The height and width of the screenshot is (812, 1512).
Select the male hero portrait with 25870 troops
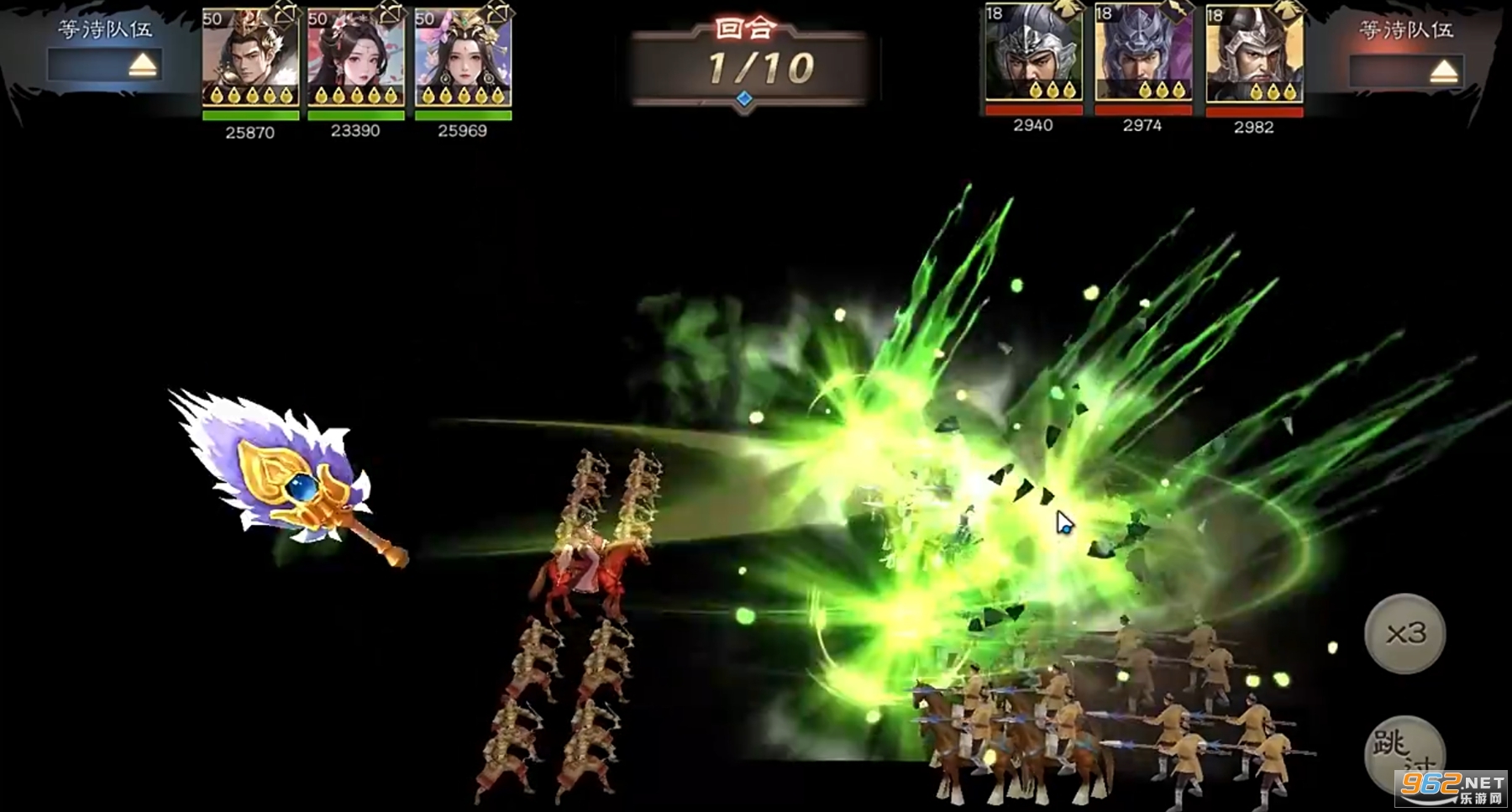[250, 59]
